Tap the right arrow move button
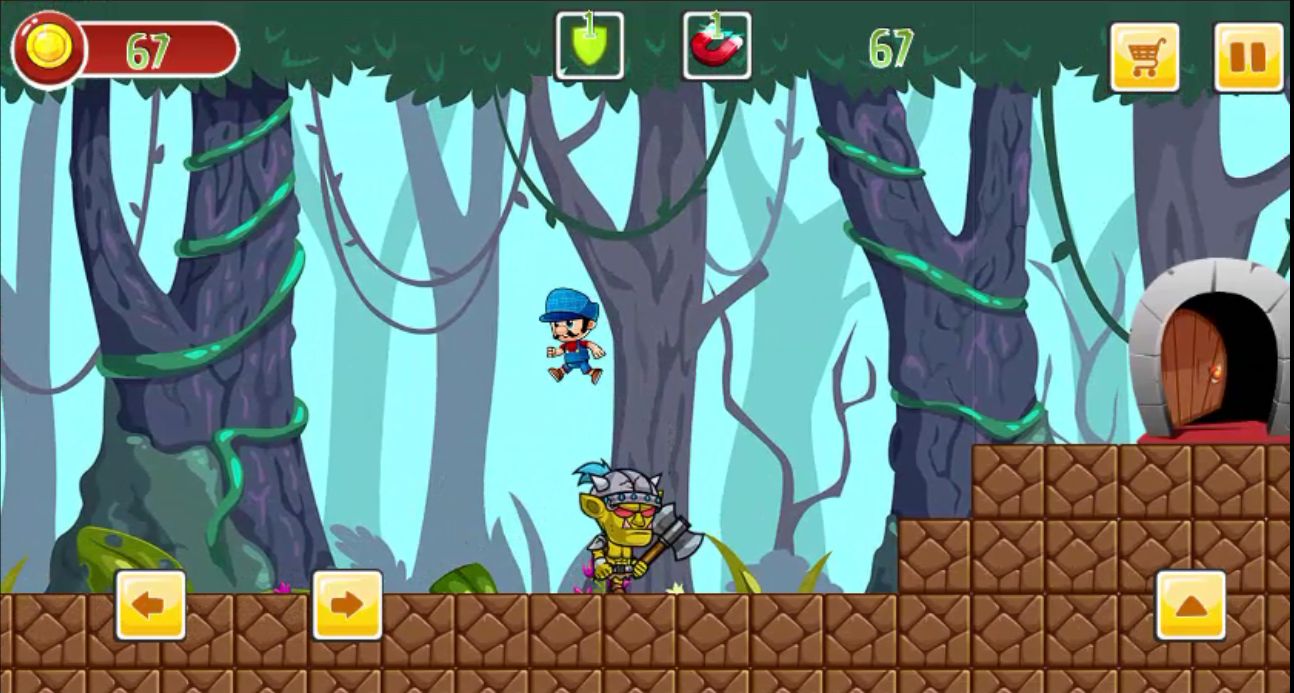1294x693 pixels. click(347, 605)
